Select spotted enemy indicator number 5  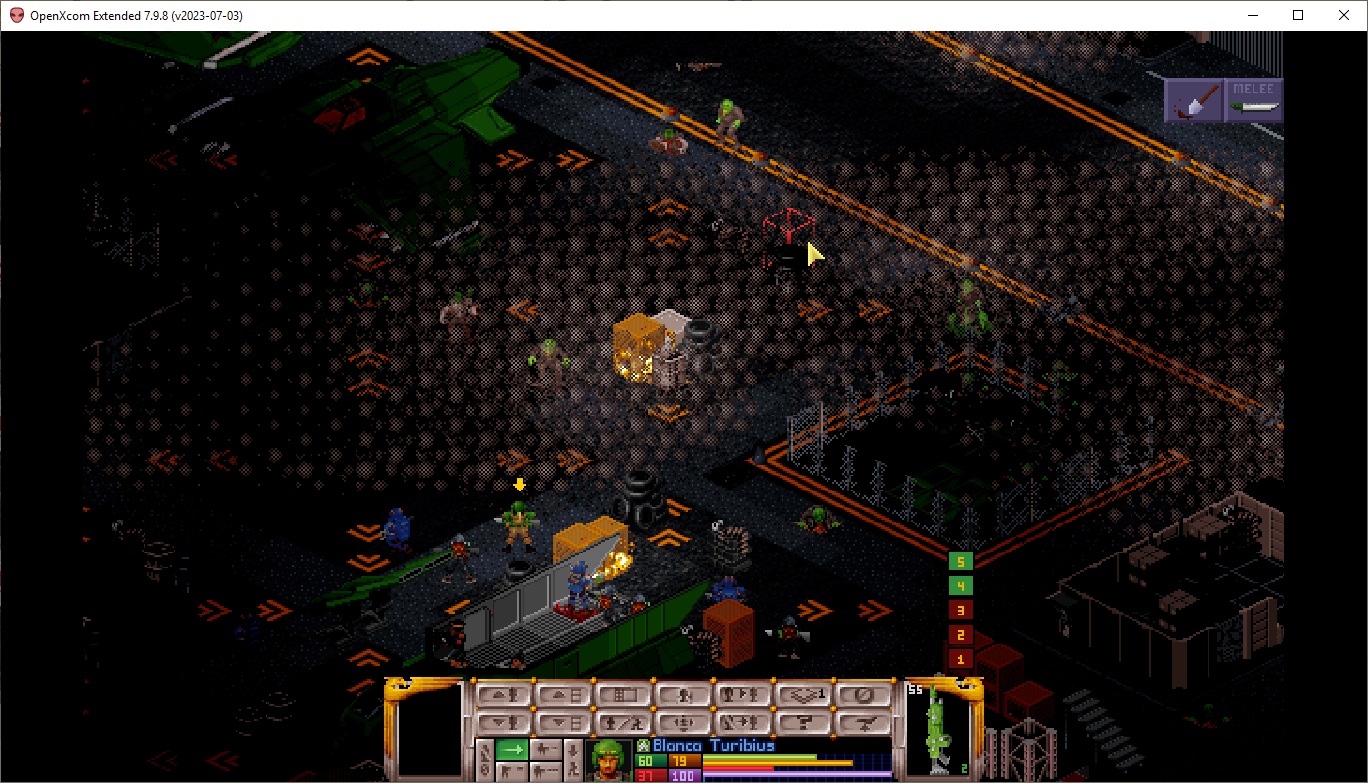click(960, 562)
